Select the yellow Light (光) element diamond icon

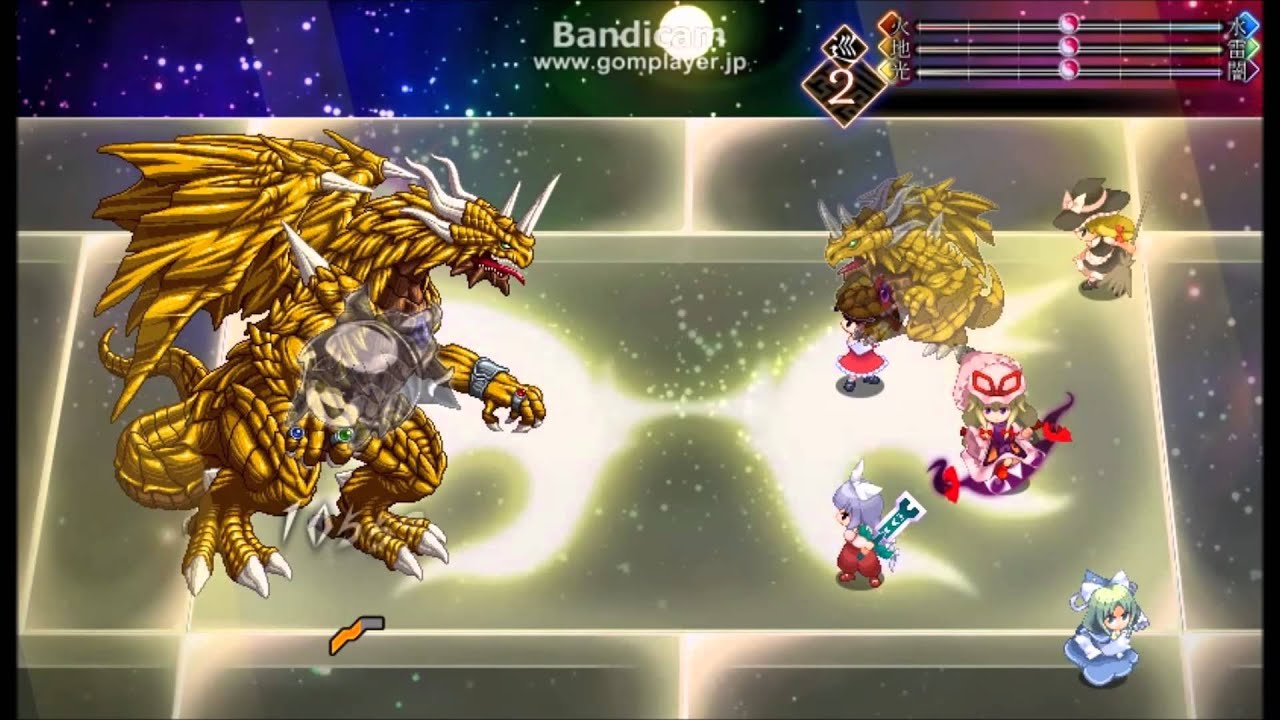[x=888, y=72]
